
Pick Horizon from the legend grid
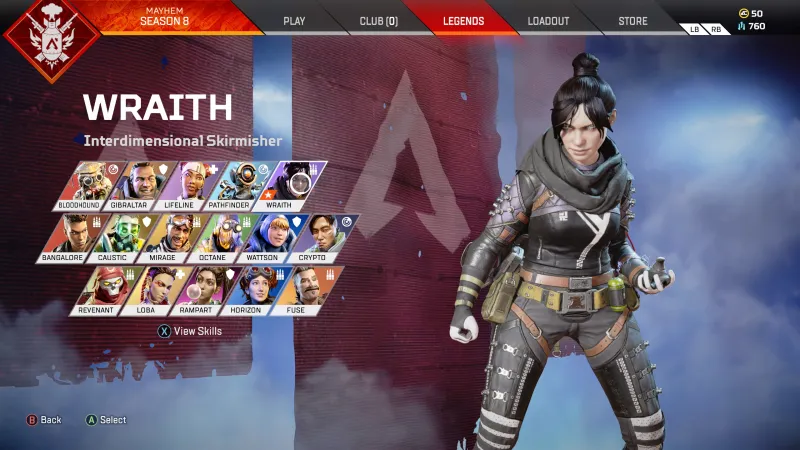pos(249,290)
